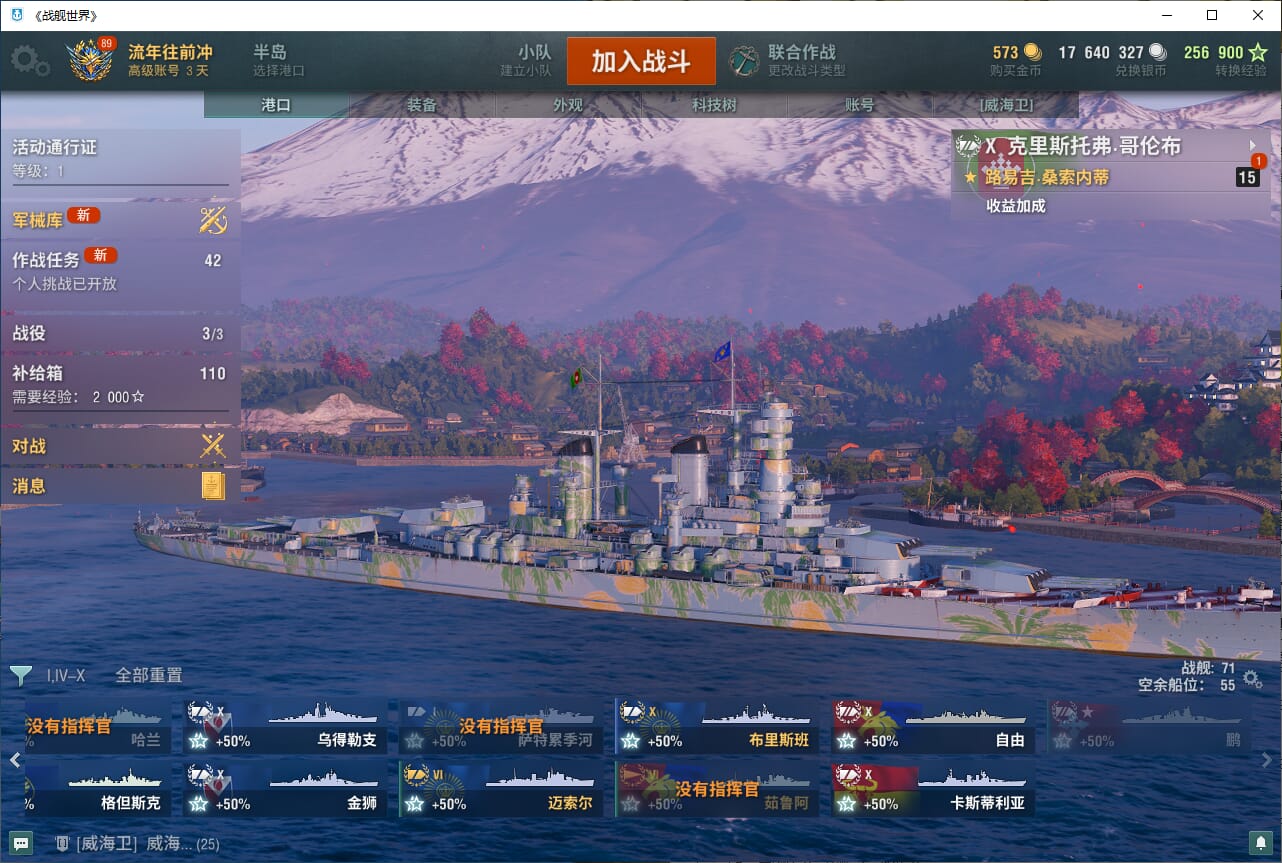Switch to the 外观 tab

[x=568, y=105]
